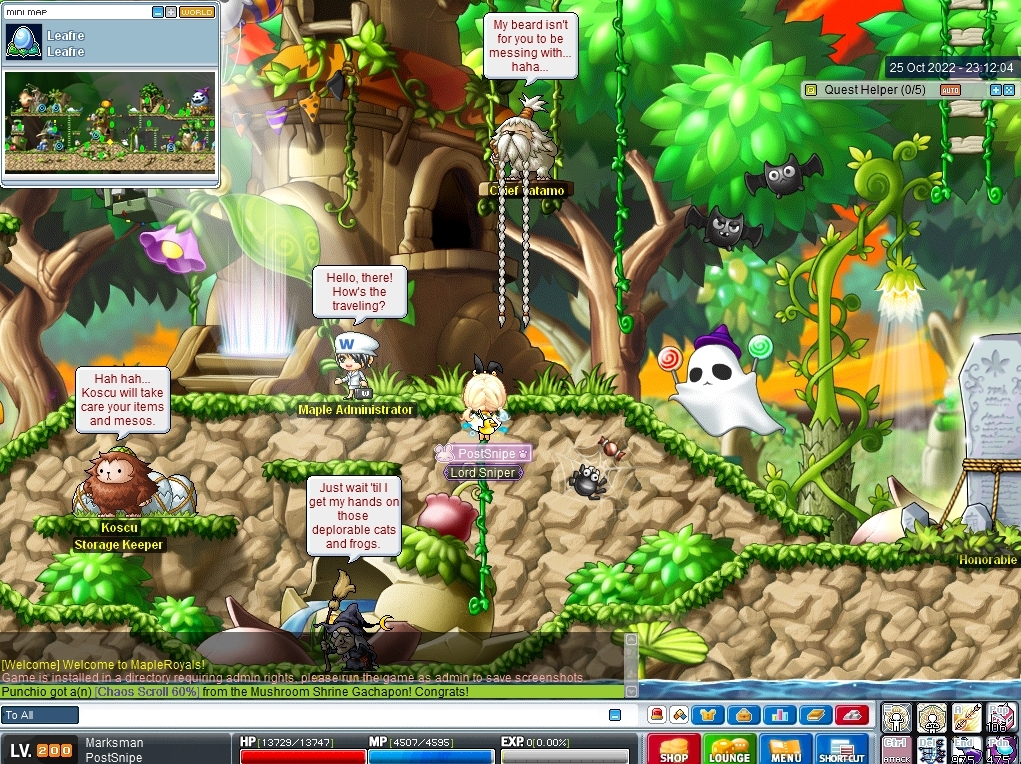Minimize the mini map window
Viewport: 1021px width, 764px height.
(158, 12)
